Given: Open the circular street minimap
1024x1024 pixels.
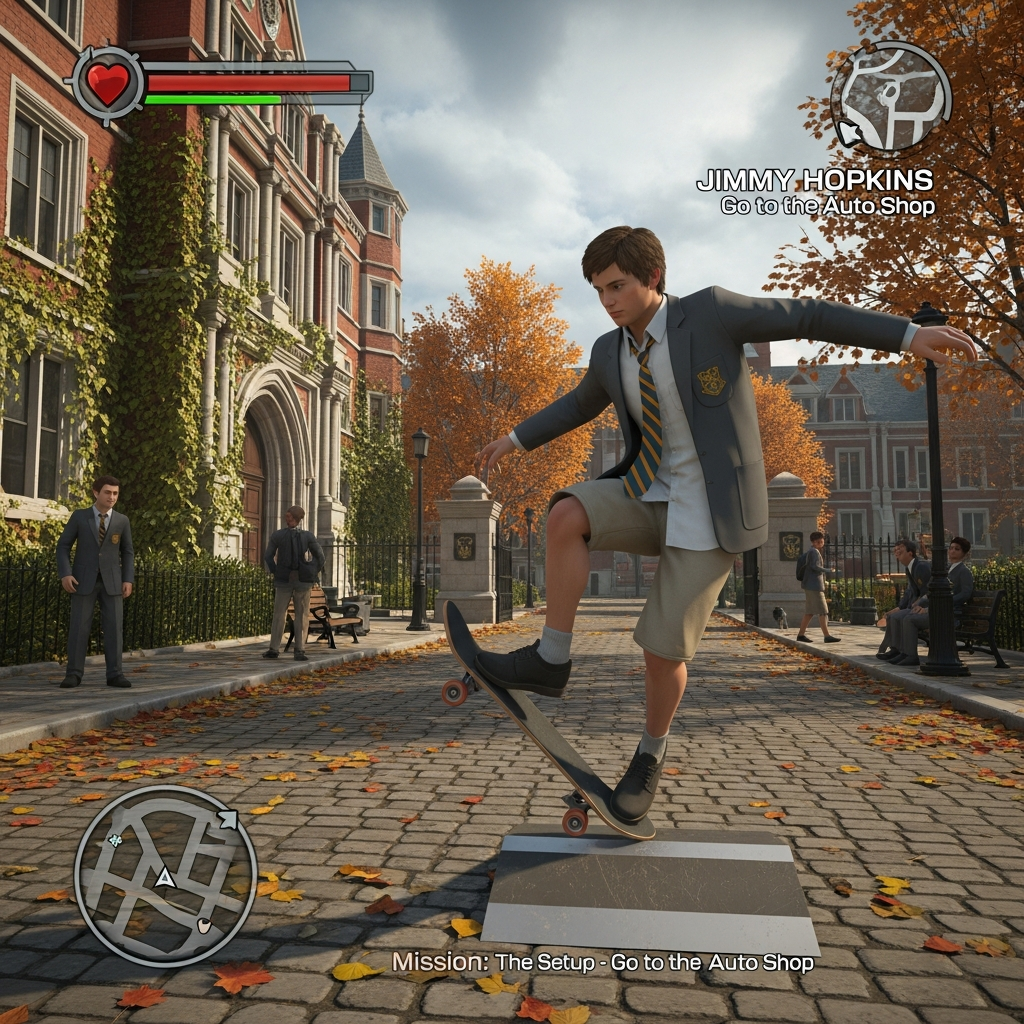Looking at the screenshot, I should point(165,875).
